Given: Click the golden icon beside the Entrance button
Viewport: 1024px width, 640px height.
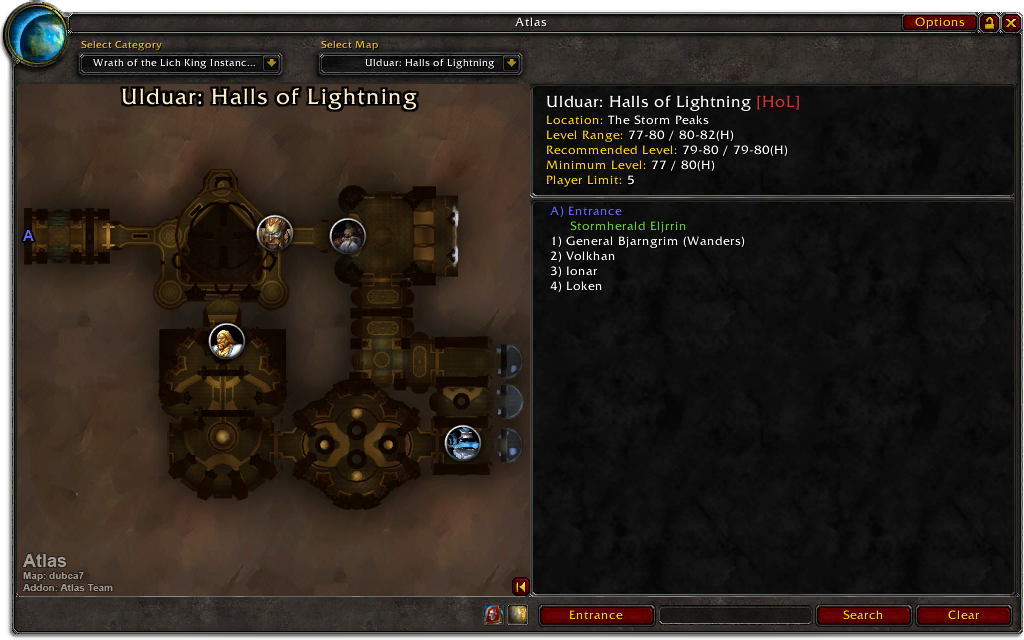Looking at the screenshot, I should [x=517, y=615].
